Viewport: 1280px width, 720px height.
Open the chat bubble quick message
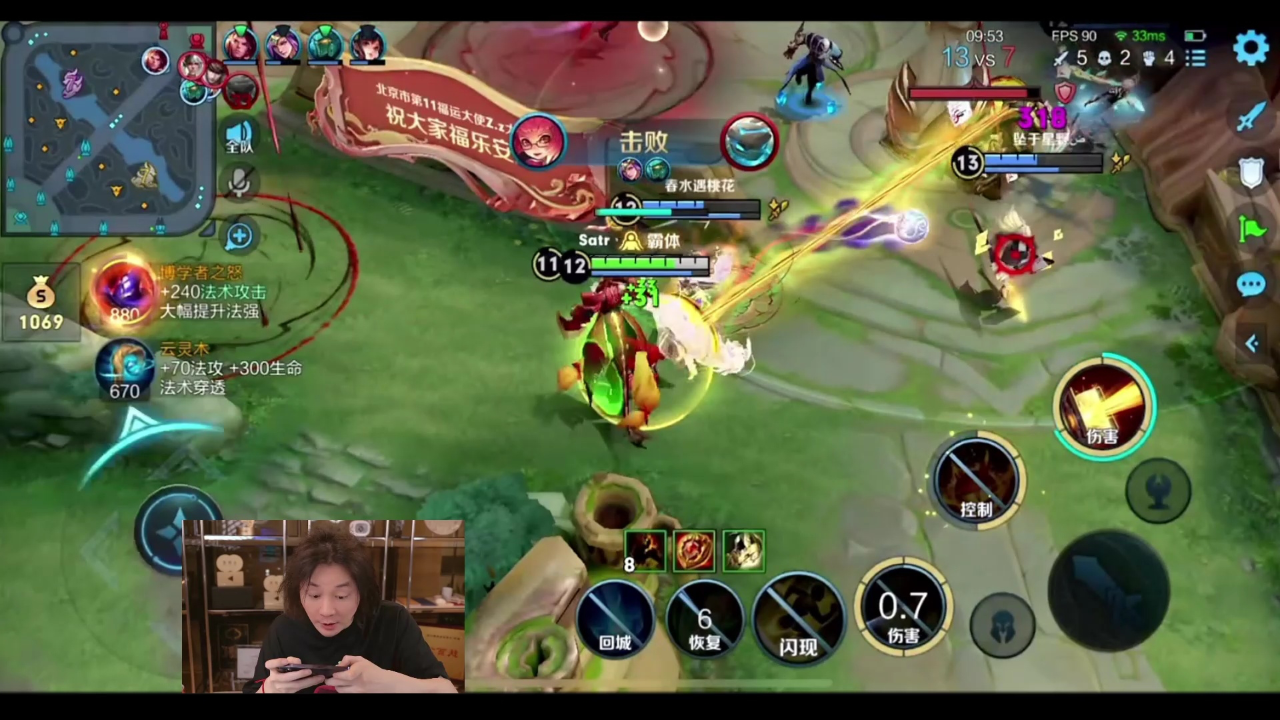tap(1251, 285)
